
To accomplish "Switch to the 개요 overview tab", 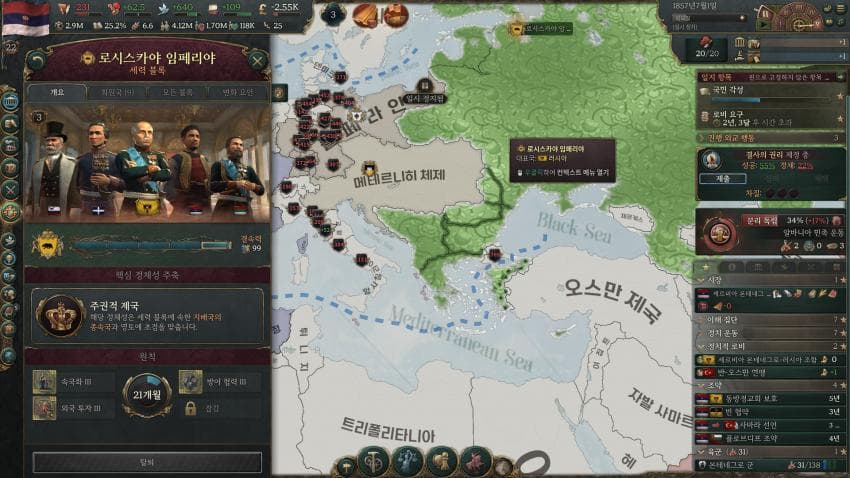I will point(56,93).
